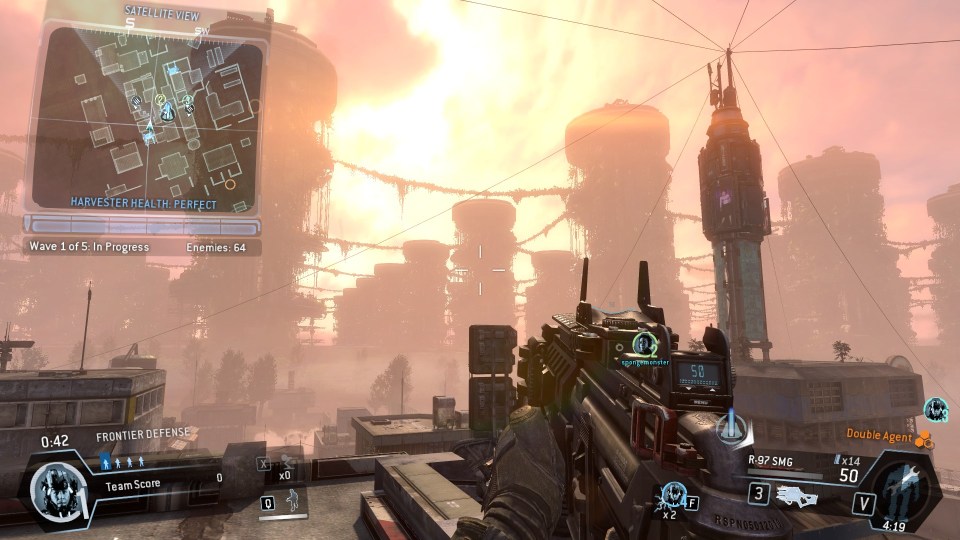Click the turret icon showing x0
Screen dimensions: 960x540
point(287,462)
